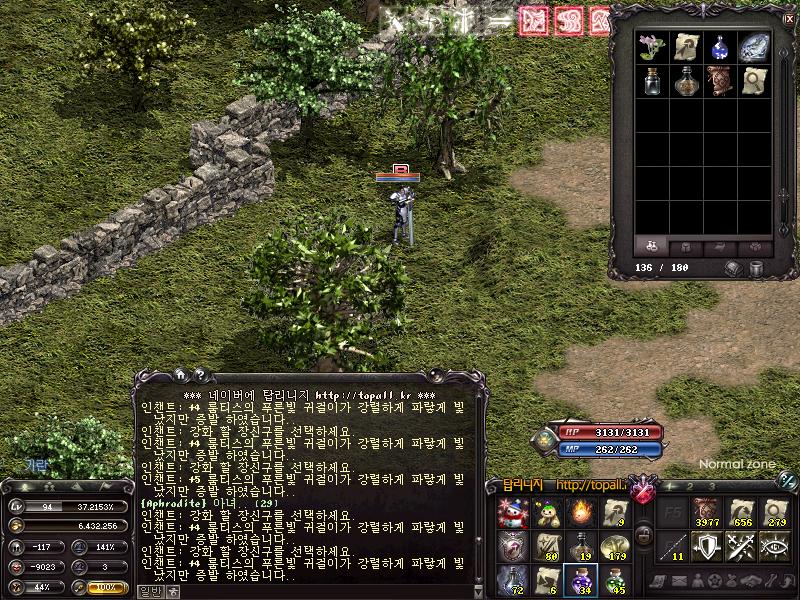Select the diamond gem in inventory

[753, 47]
